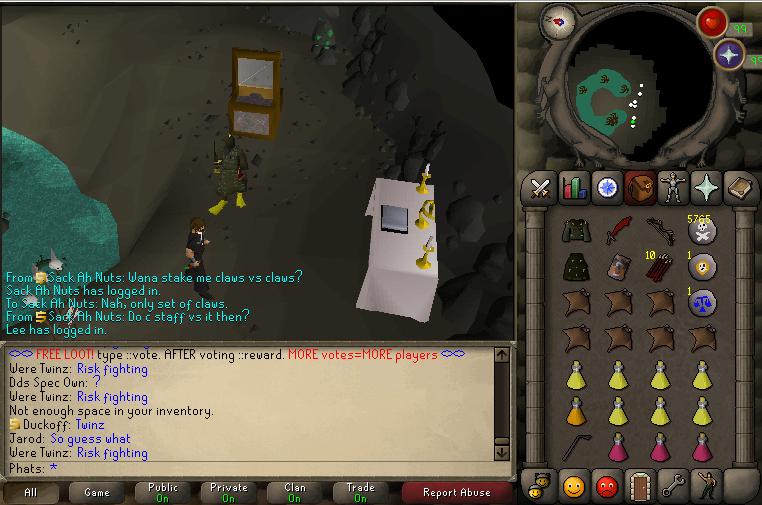Select the orange potion in the inventory

[x=576, y=410]
